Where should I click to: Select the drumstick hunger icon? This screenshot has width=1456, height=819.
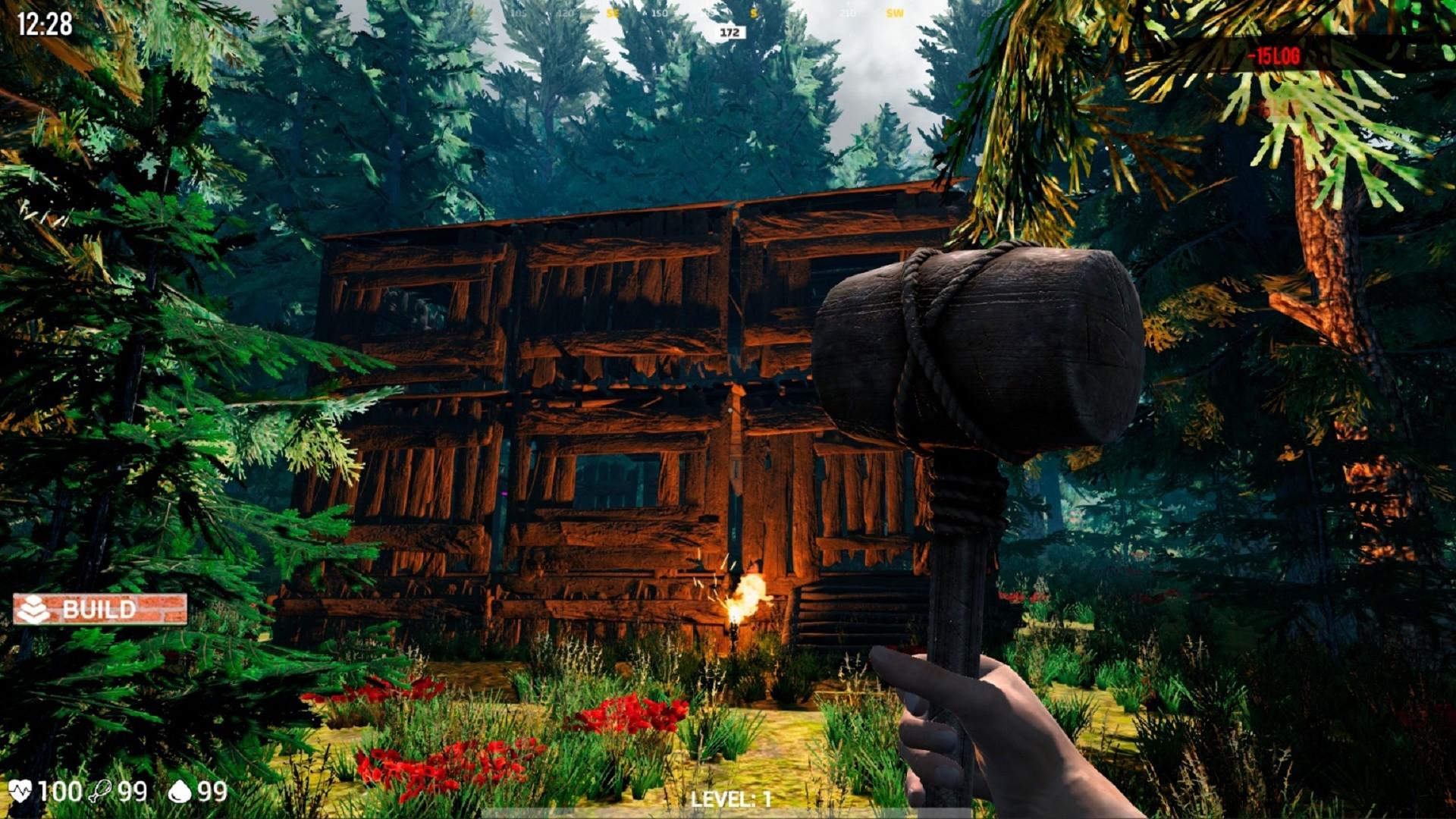coord(99,791)
